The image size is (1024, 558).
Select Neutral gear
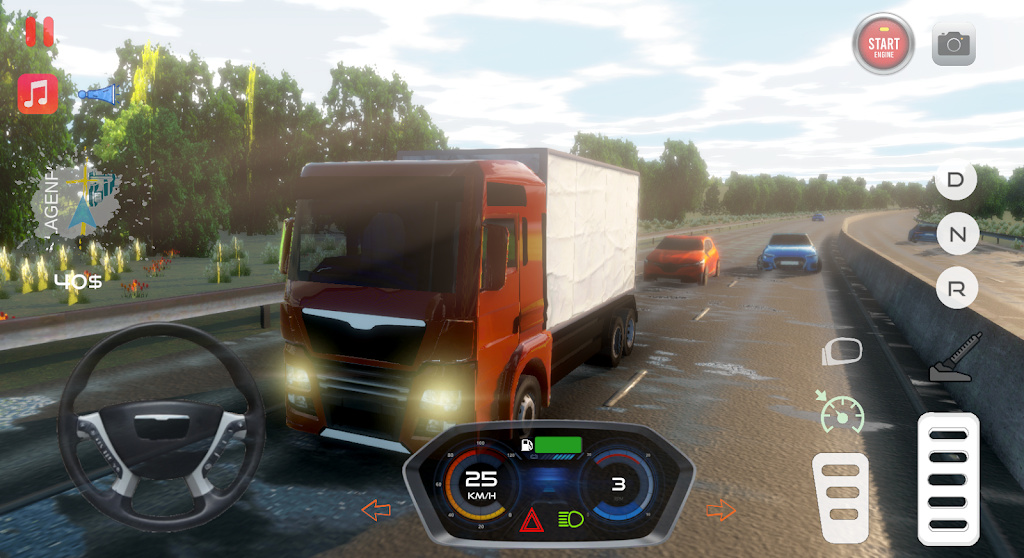click(956, 235)
